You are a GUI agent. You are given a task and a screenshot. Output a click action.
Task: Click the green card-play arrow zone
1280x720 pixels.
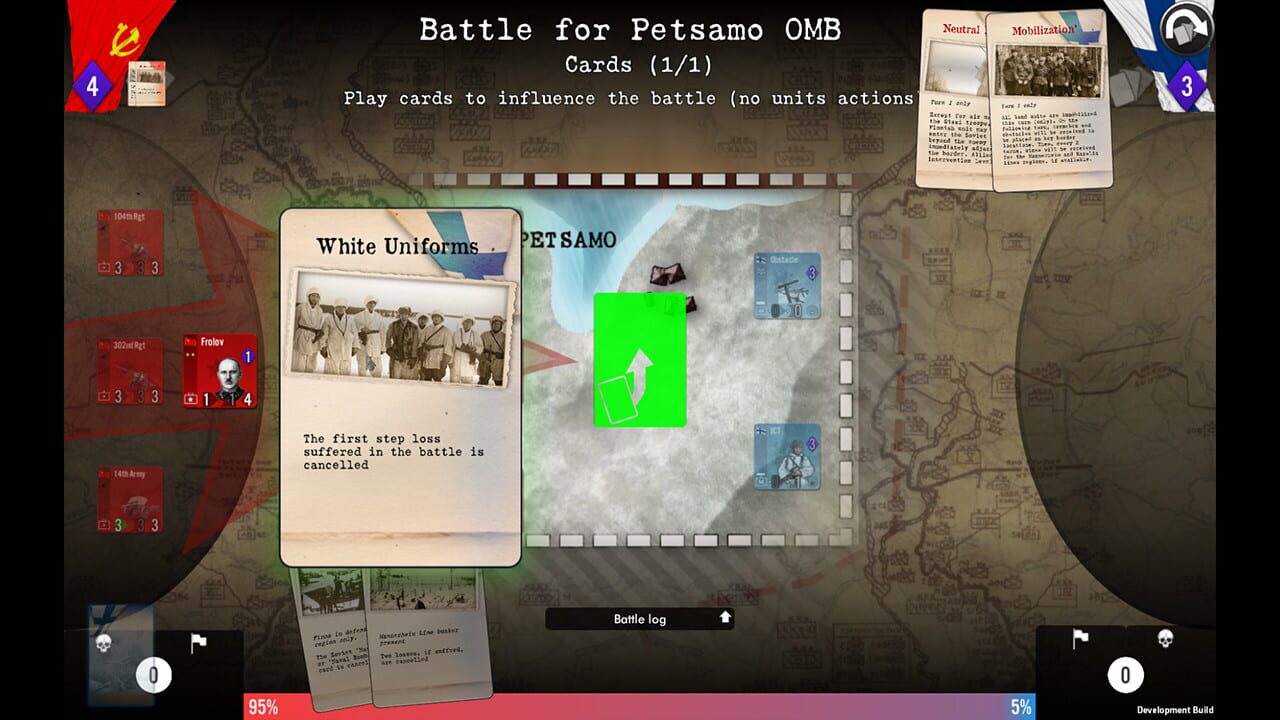(x=640, y=360)
